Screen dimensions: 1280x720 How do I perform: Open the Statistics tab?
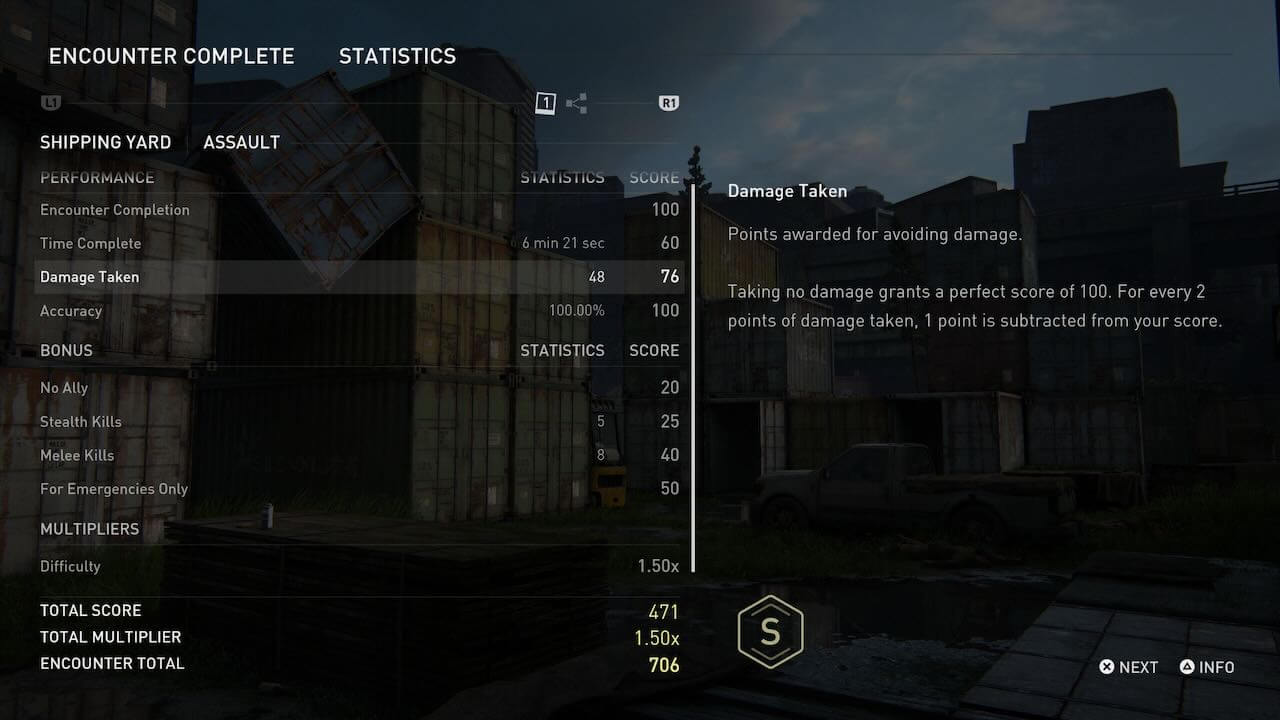397,56
